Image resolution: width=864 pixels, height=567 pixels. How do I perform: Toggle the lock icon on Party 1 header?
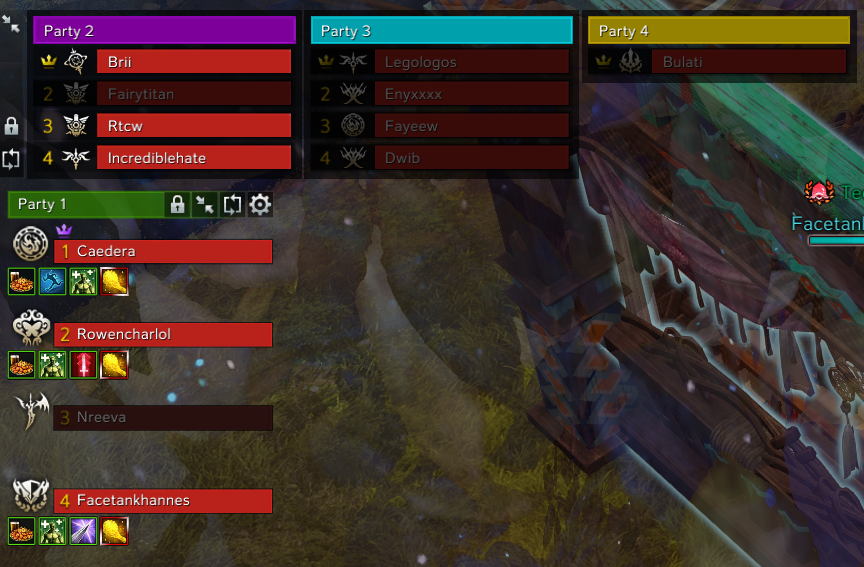click(177, 205)
